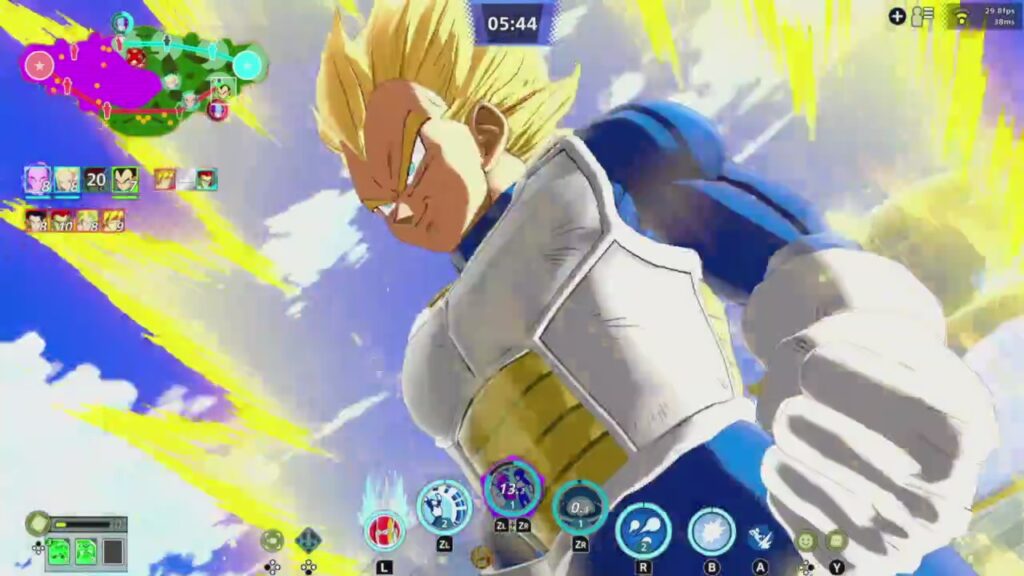The image size is (1024, 576).
Task: Activate the dash attack icon
Action: pos(760,538)
